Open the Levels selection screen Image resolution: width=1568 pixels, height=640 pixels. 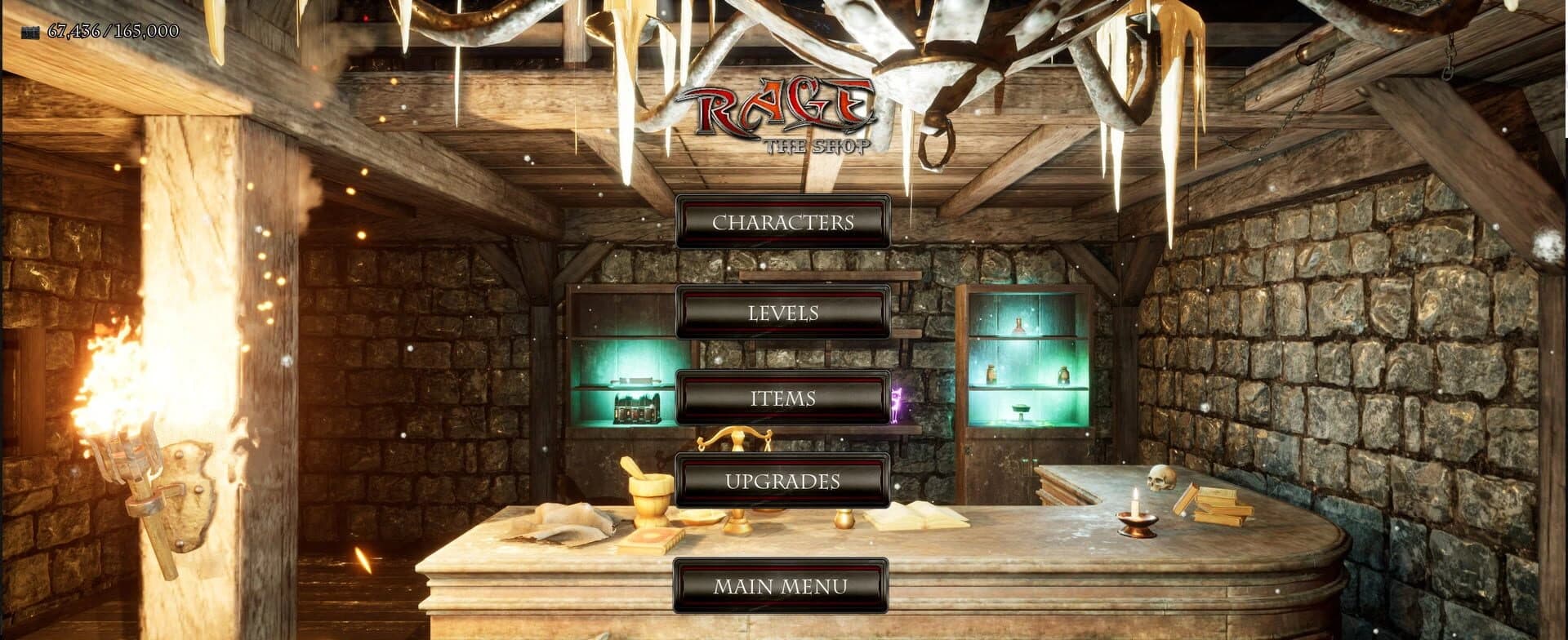[x=782, y=313]
